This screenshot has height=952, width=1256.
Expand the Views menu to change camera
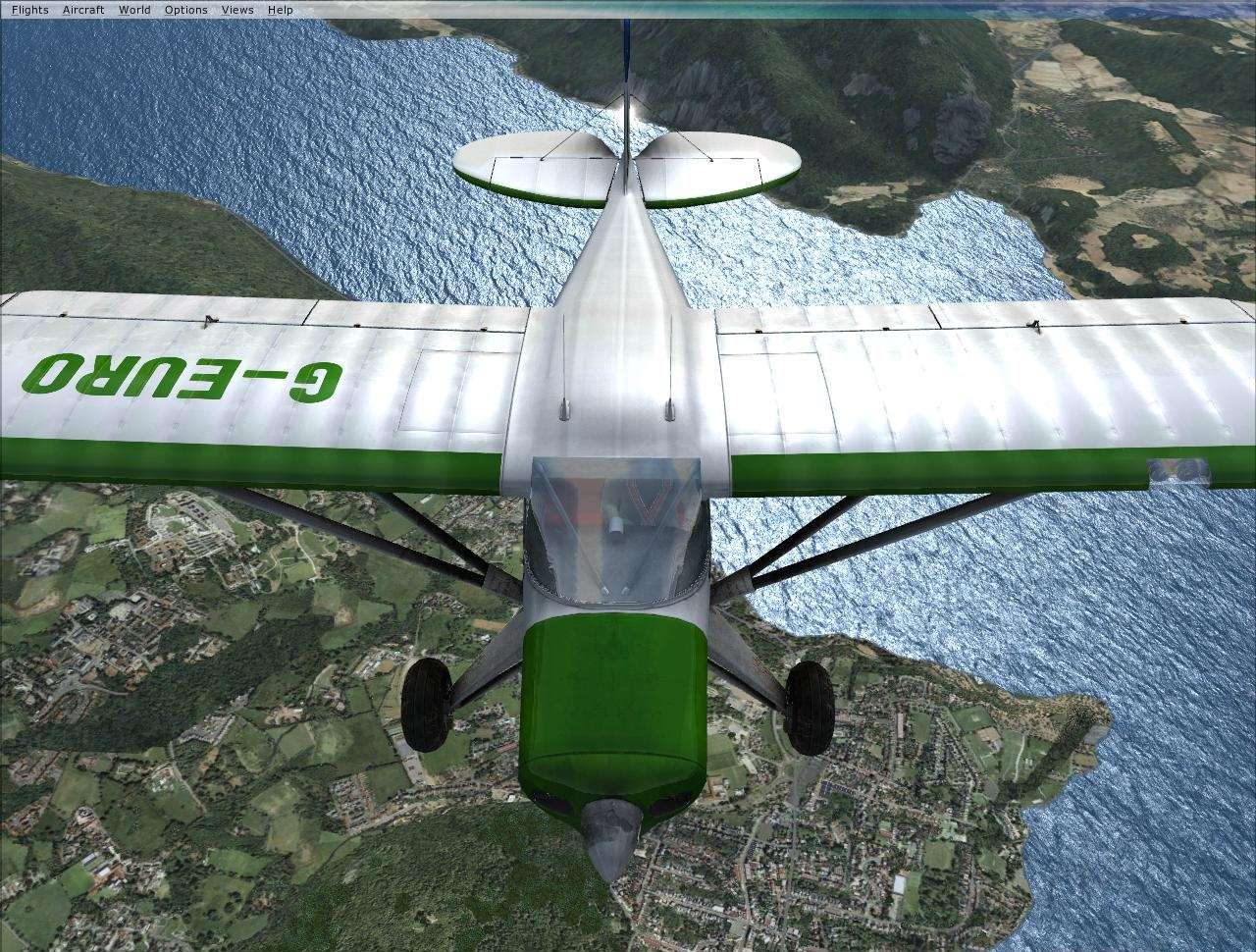(236, 9)
